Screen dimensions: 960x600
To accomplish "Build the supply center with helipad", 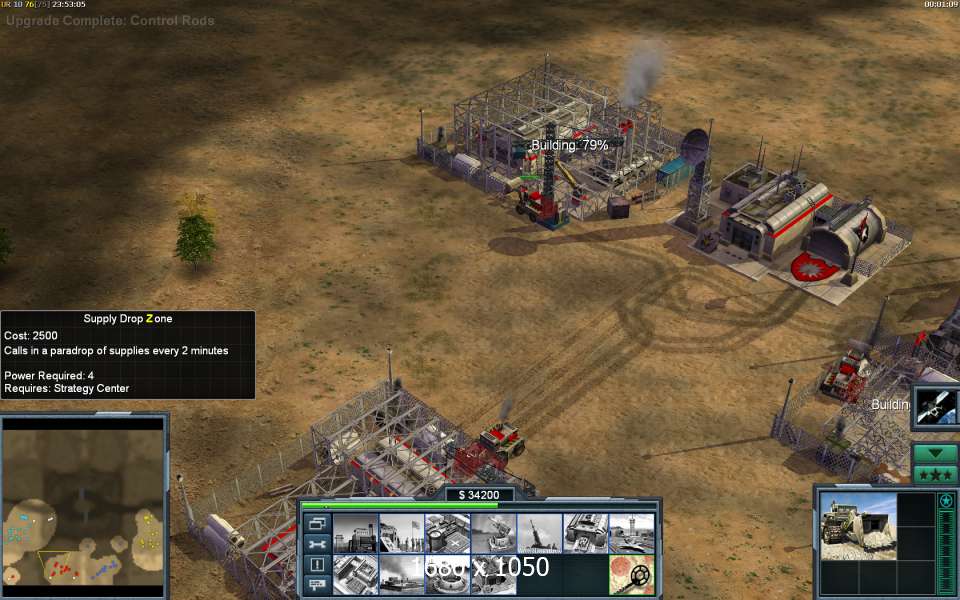I will 447,533.
